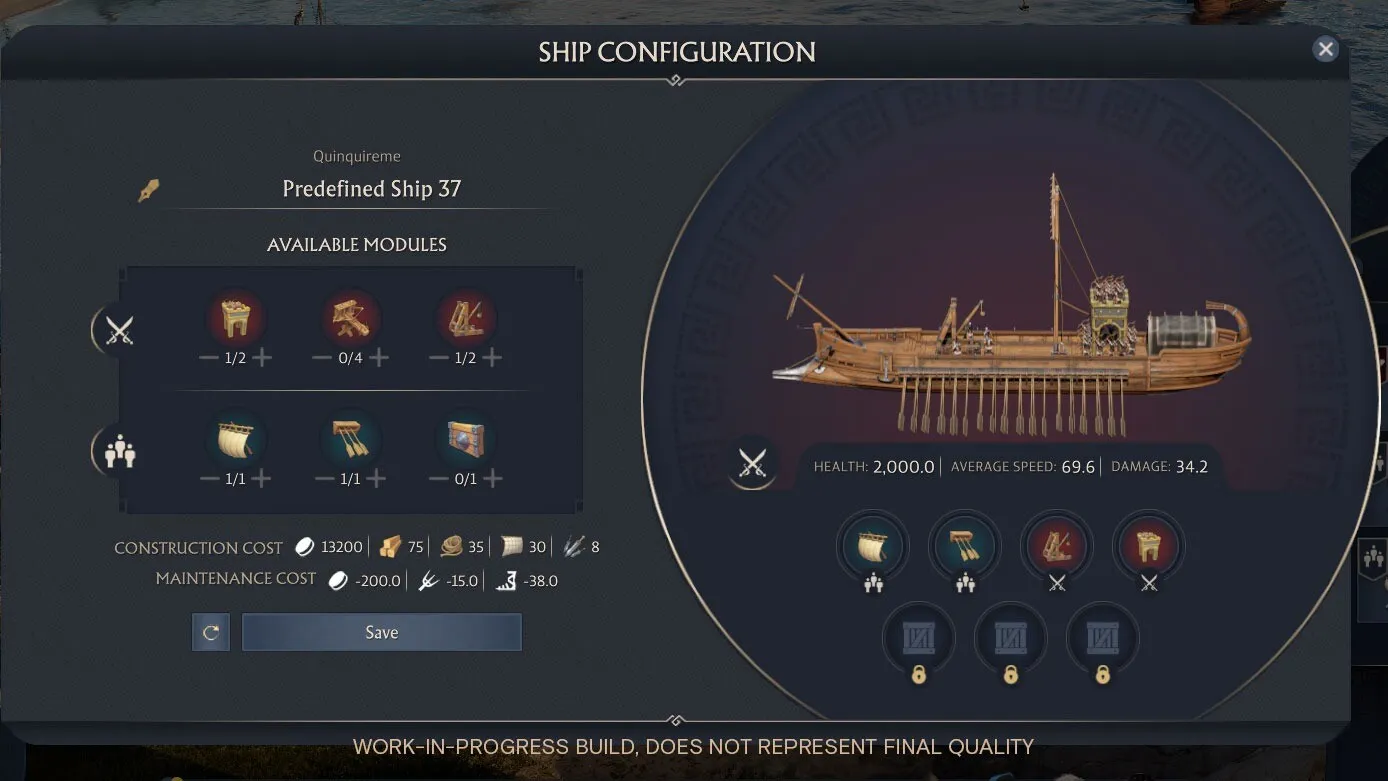Screen dimensions: 1388x781
Task: Select the combat modules crossed swords category
Action: click(119, 330)
